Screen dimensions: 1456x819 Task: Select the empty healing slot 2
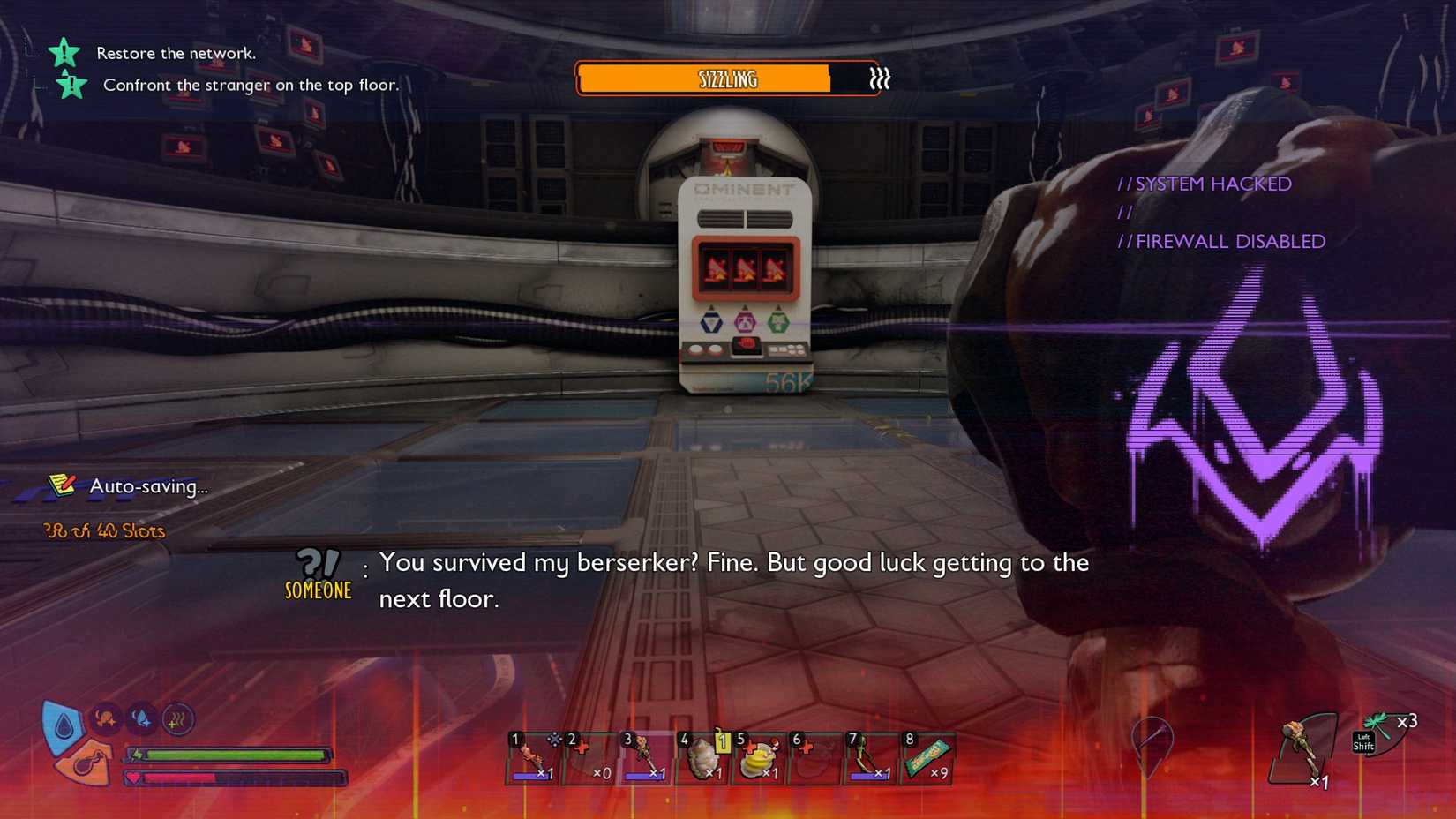[589, 759]
